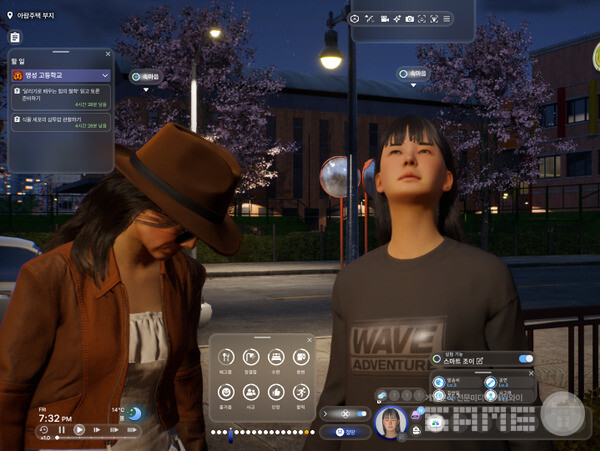The image size is (600, 451).
Task: Open the top toolbar hamburger menu
Action: (x=447, y=19)
